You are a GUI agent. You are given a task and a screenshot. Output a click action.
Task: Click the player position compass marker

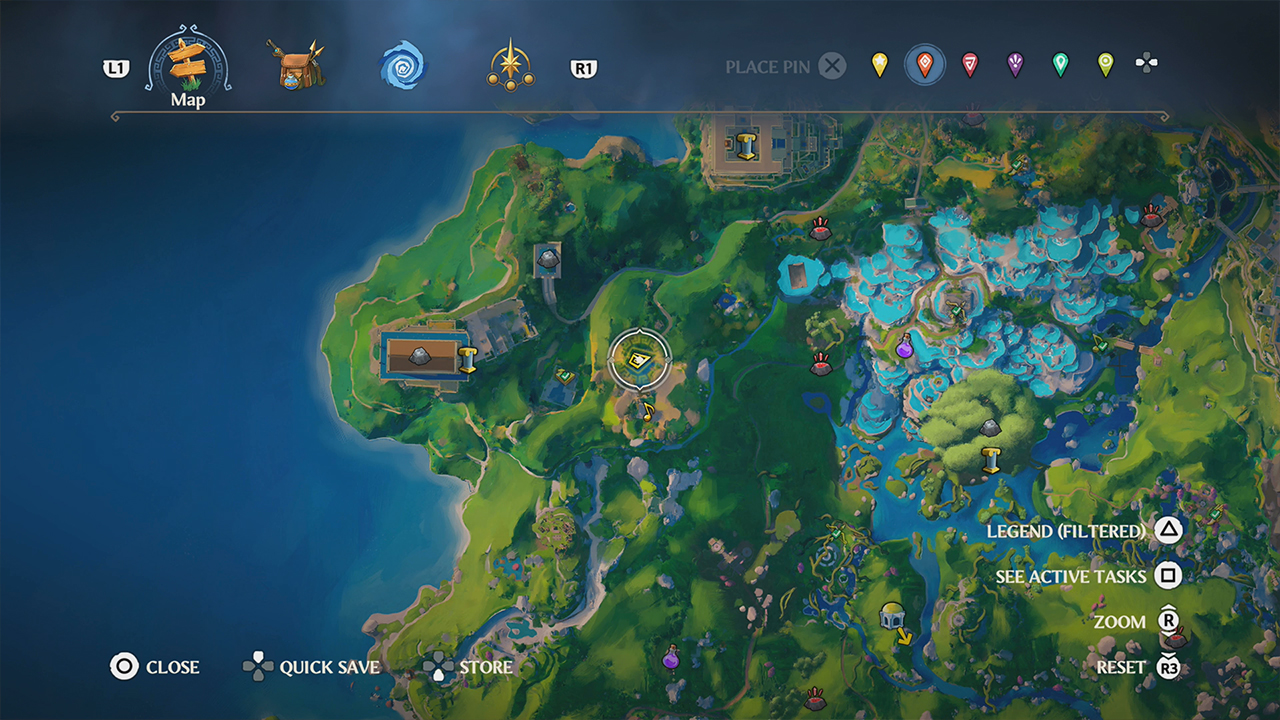click(640, 358)
